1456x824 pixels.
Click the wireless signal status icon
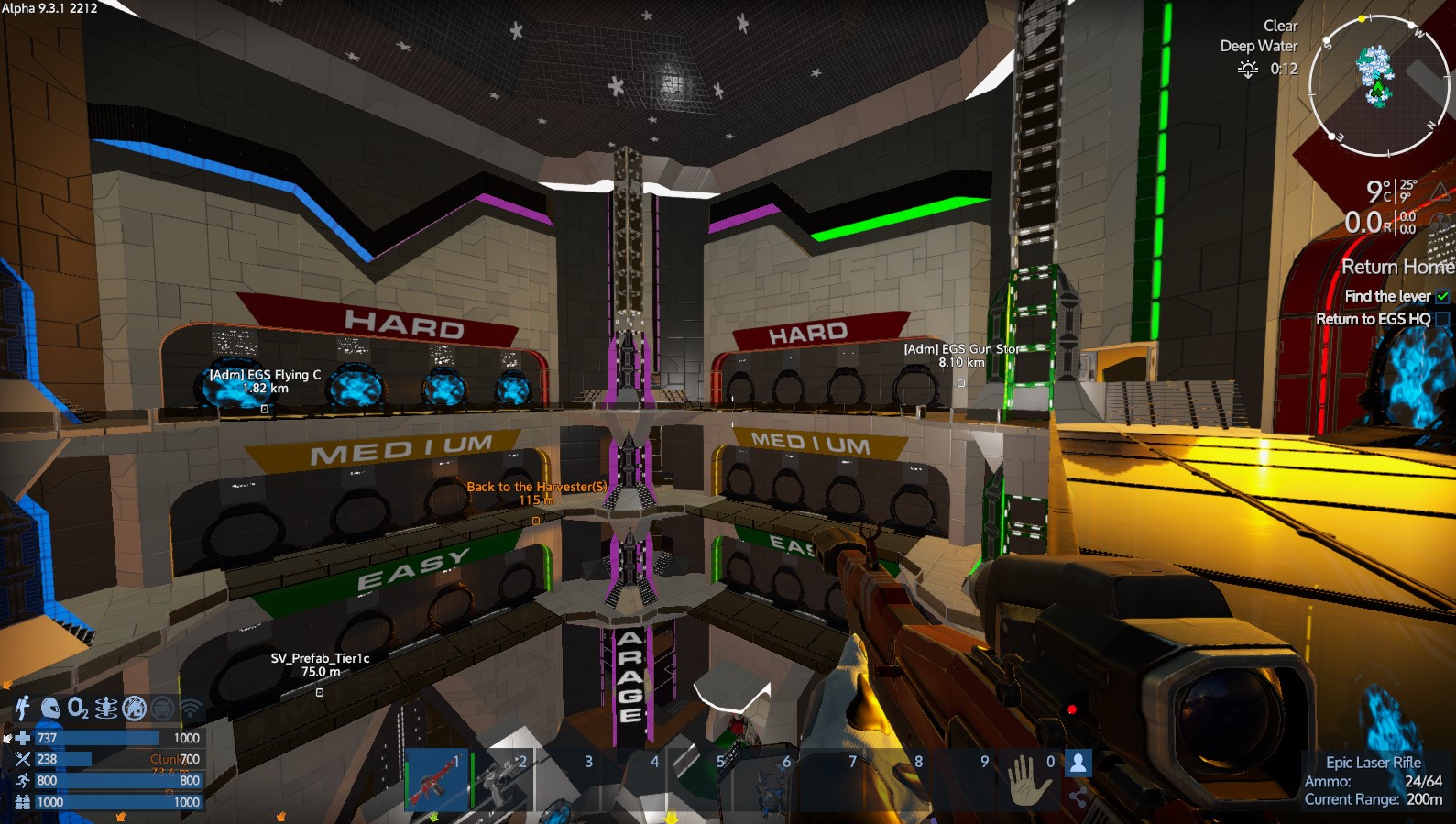click(191, 708)
